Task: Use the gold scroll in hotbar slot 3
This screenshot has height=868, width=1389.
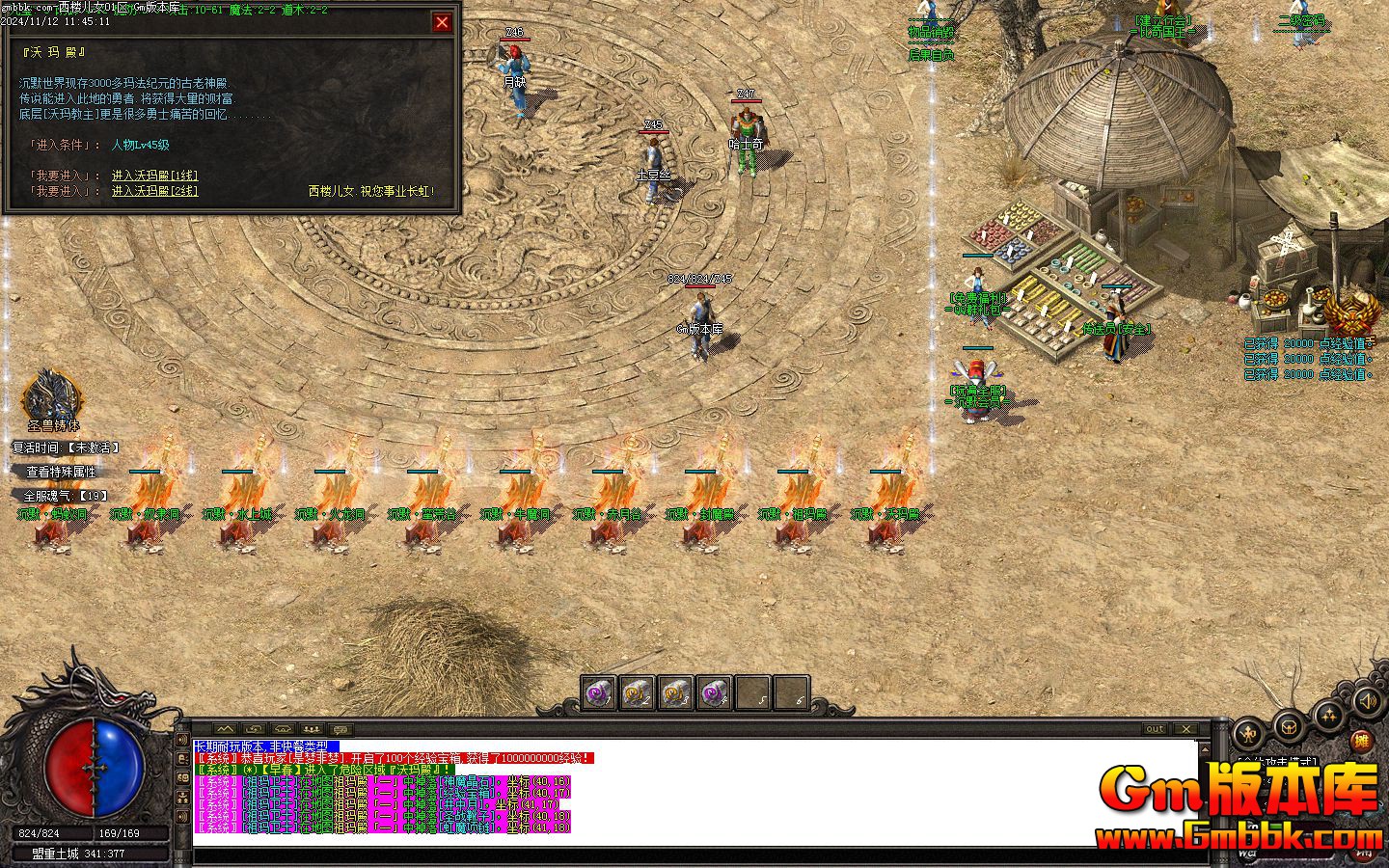Action: [x=675, y=692]
